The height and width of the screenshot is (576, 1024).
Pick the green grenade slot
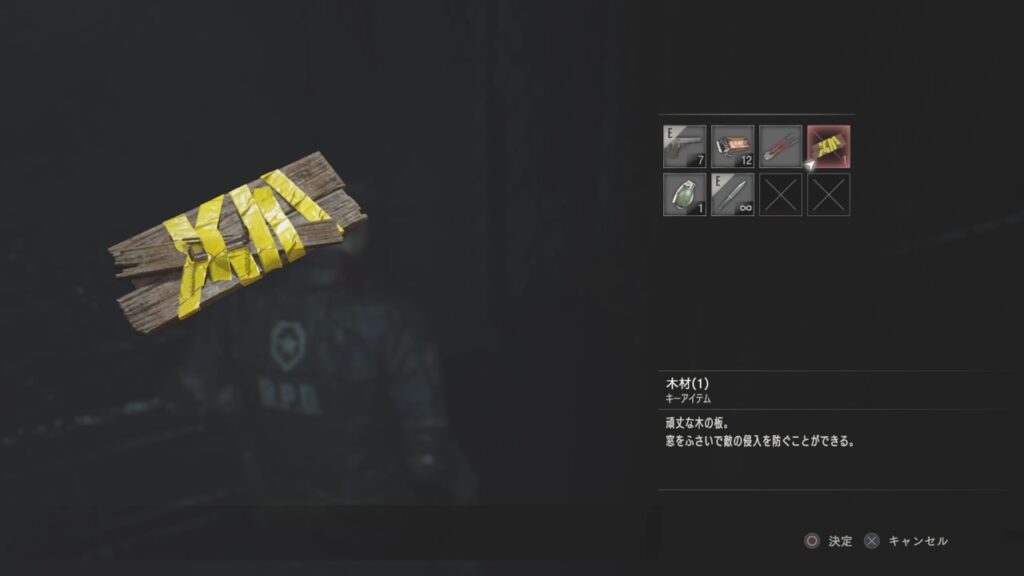click(x=684, y=194)
